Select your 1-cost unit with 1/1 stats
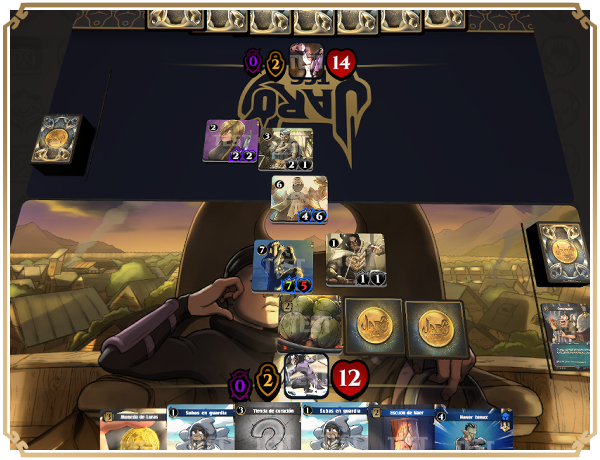The width and height of the screenshot is (600, 460). pos(355,260)
